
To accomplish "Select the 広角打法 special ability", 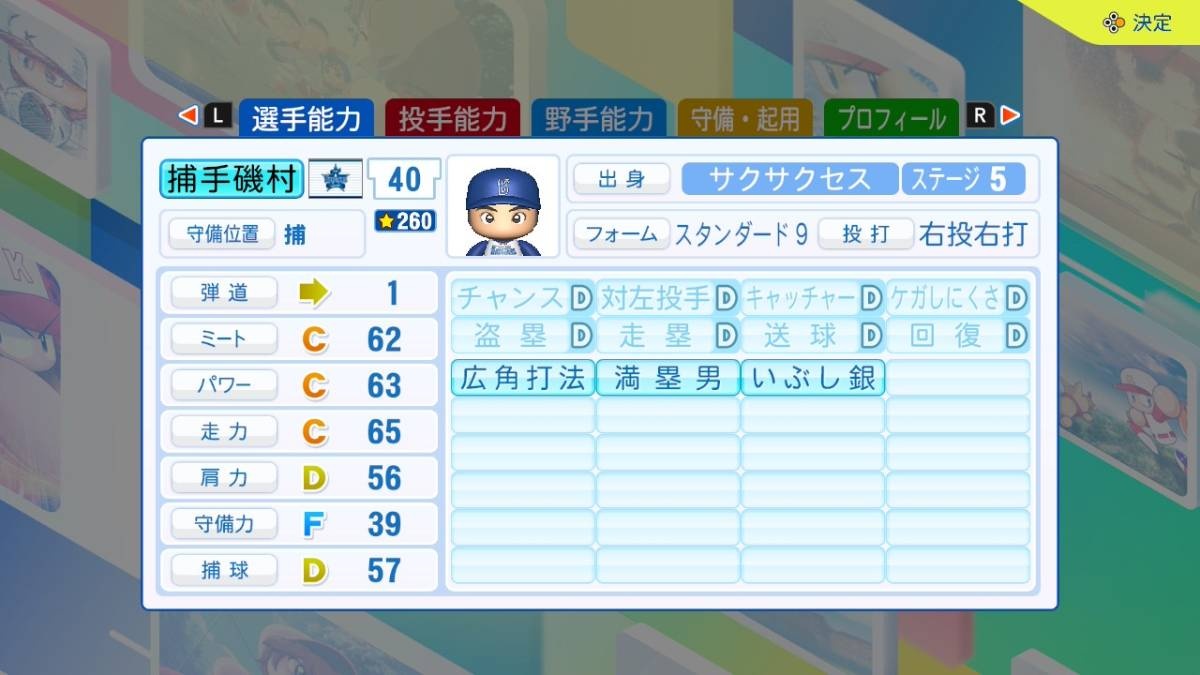I will pyautogui.click(x=523, y=378).
